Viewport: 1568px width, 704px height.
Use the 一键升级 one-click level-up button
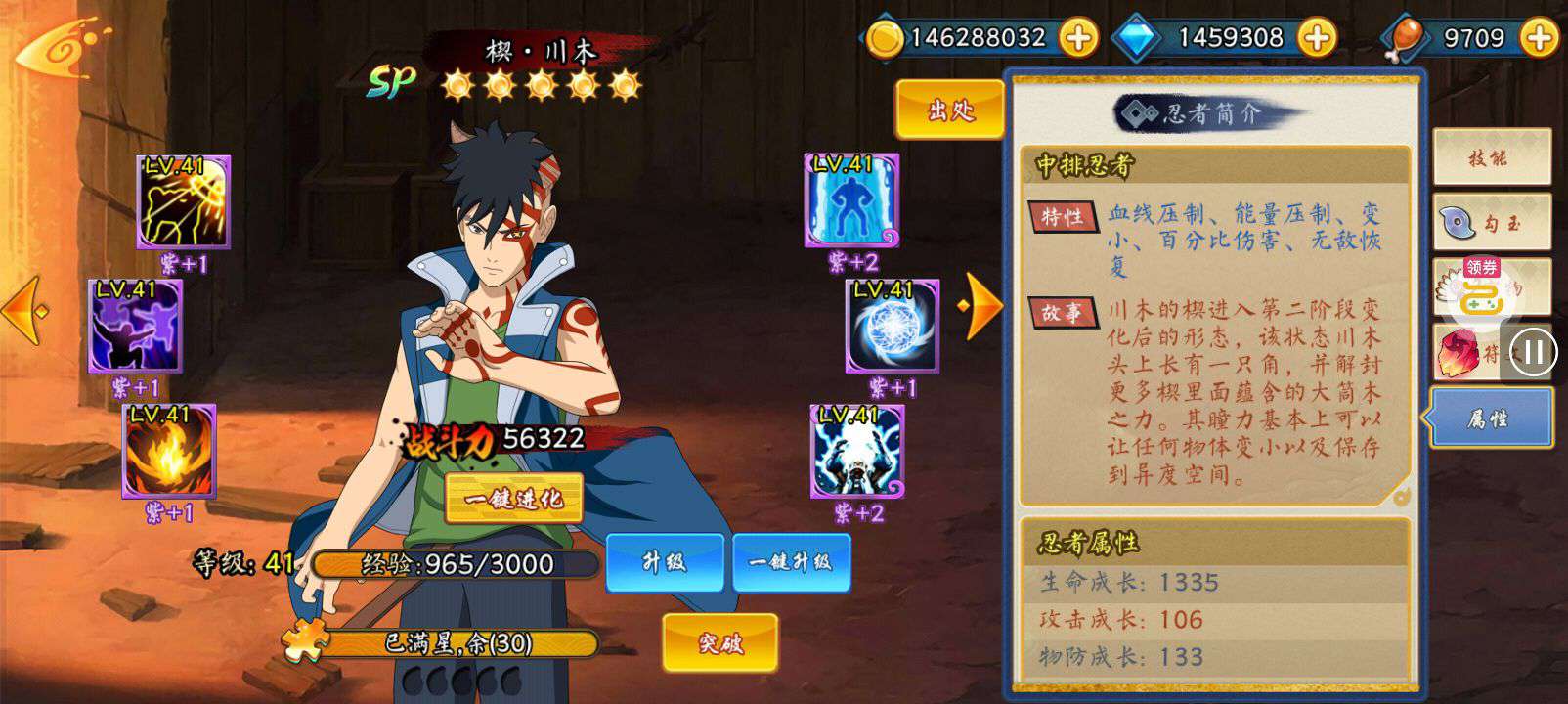790,562
